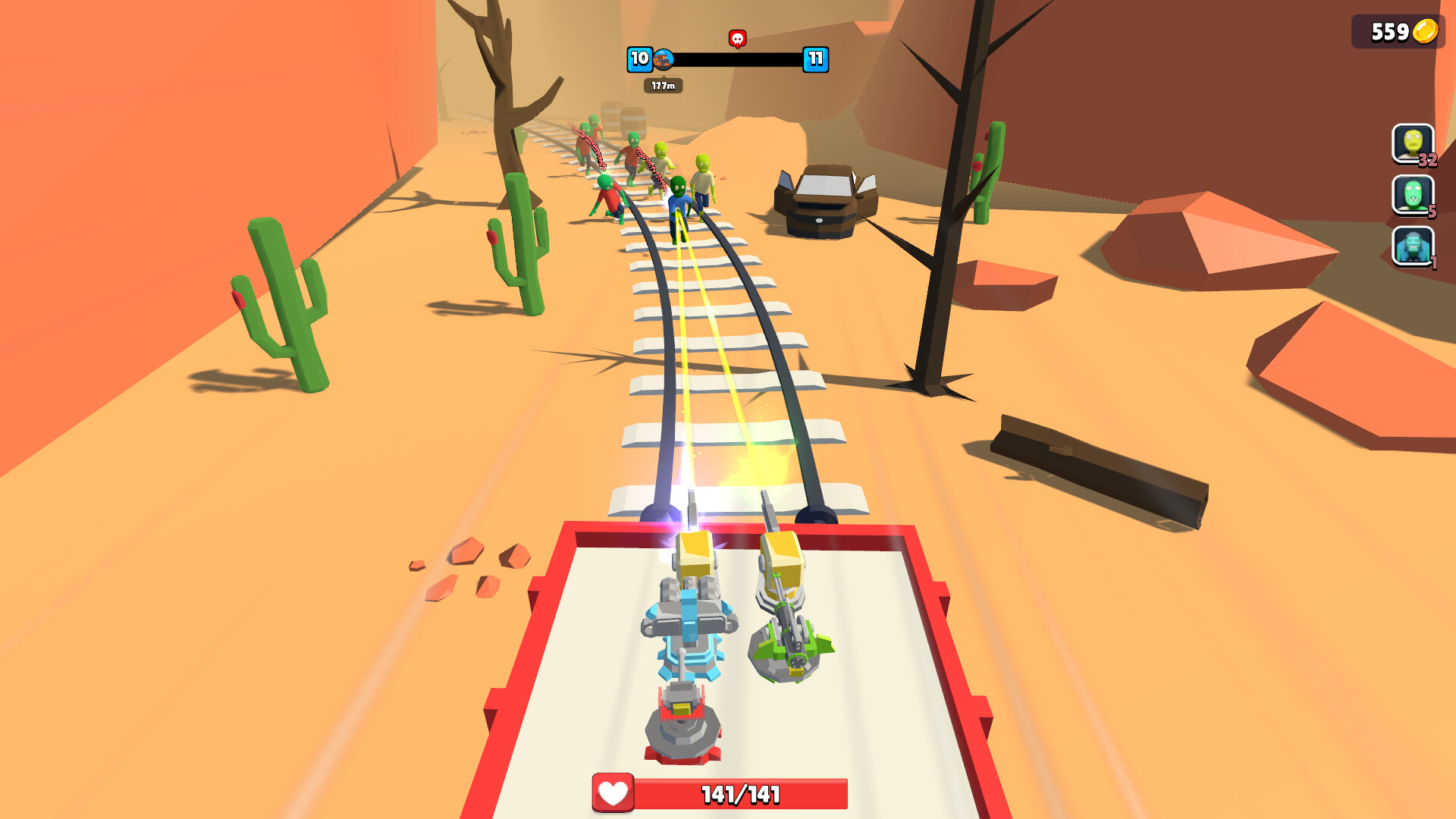Image resolution: width=1456 pixels, height=819 pixels.
Task: Tap the number 32 next to the yellow zombie
Action: (1429, 161)
